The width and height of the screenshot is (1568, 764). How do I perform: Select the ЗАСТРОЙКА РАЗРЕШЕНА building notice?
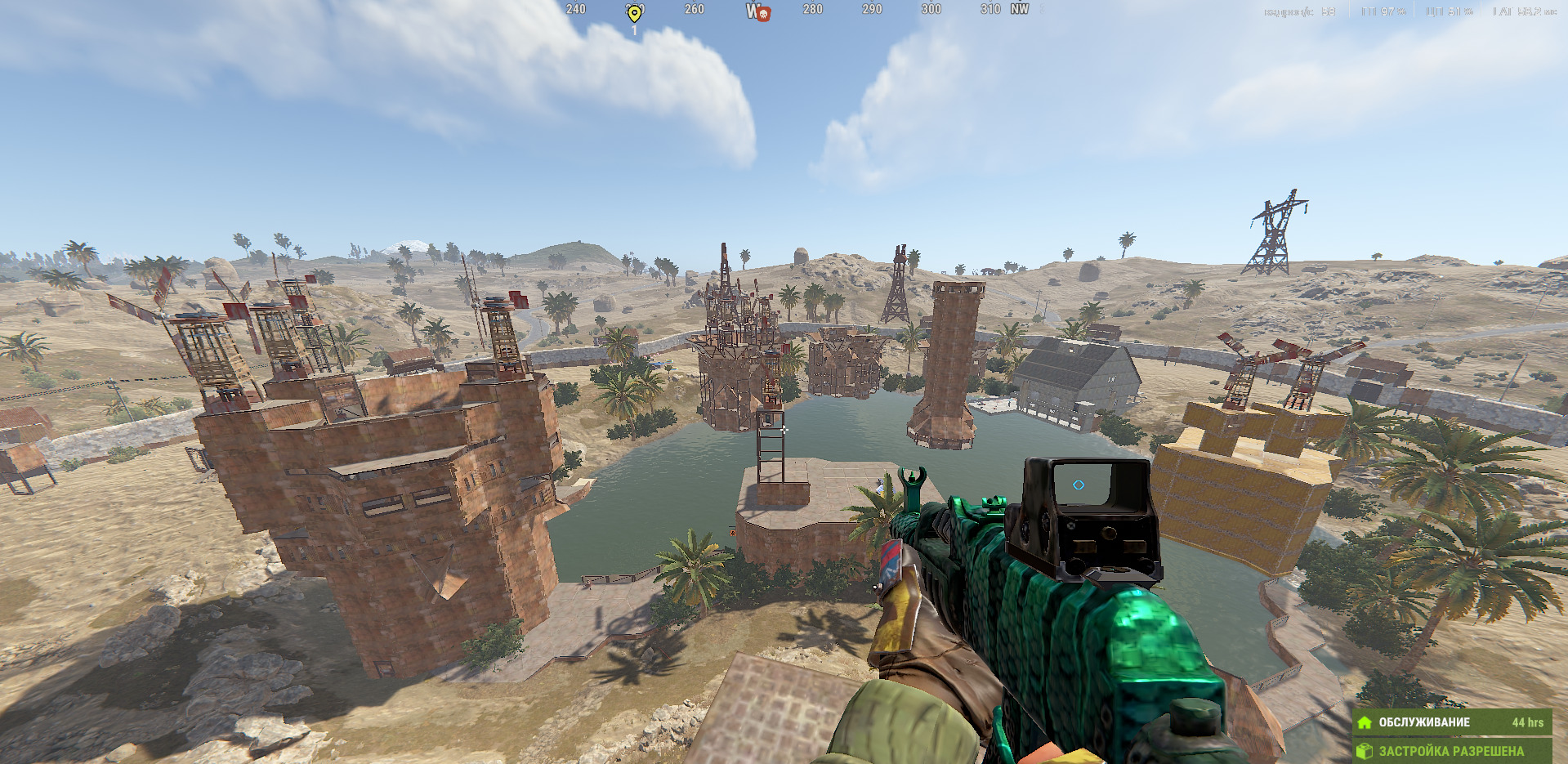click(x=1451, y=750)
